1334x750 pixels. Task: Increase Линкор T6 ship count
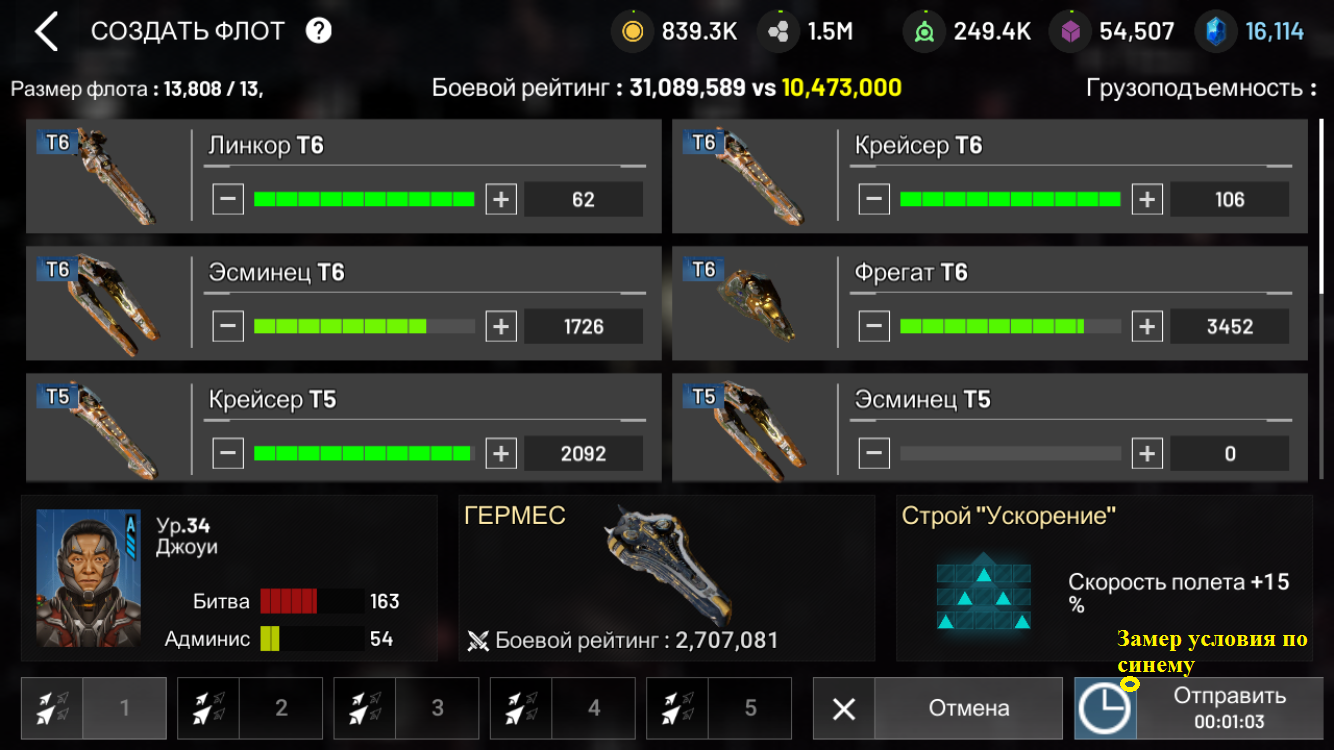501,199
